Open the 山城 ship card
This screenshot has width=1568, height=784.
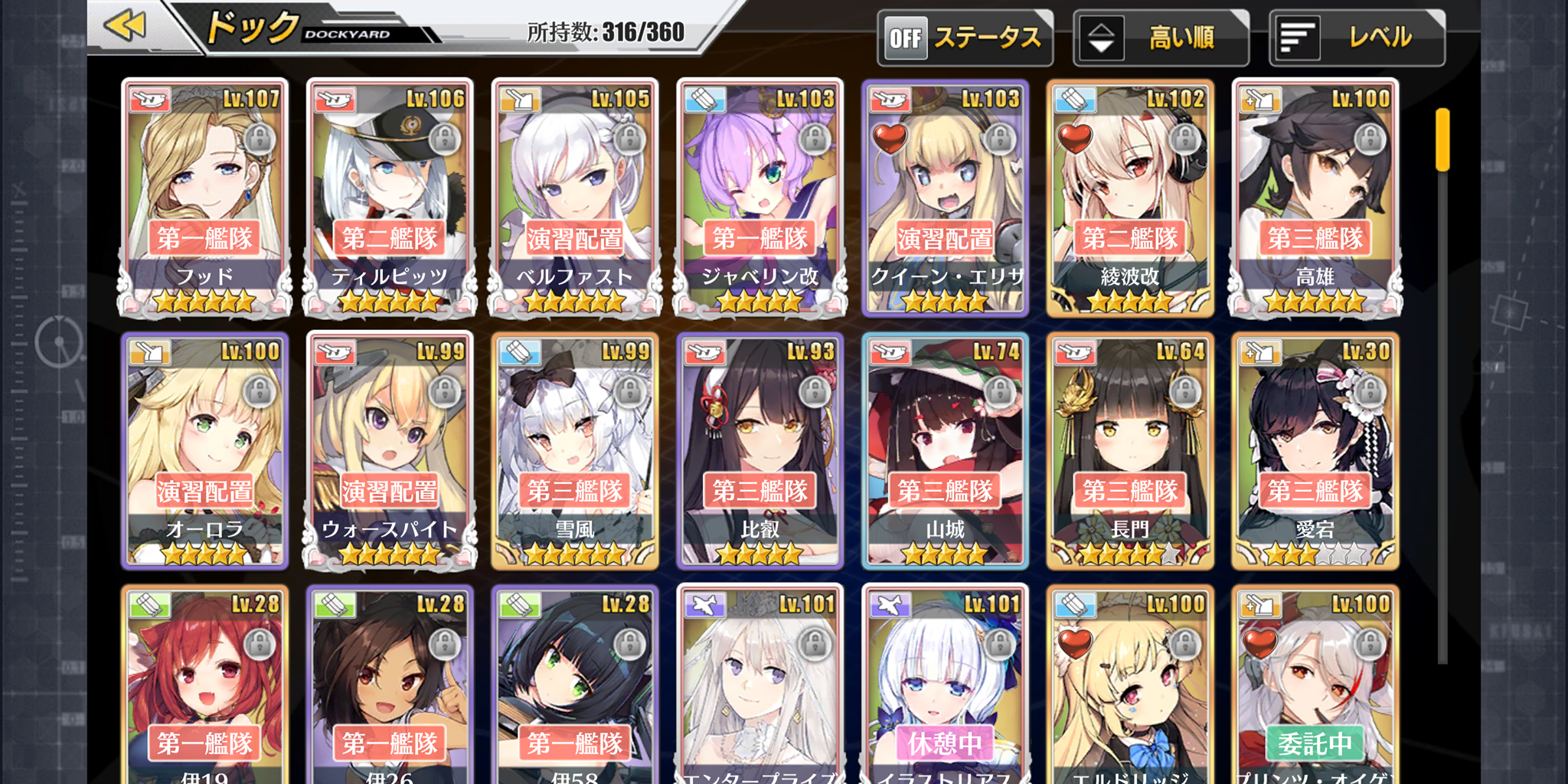[946, 450]
